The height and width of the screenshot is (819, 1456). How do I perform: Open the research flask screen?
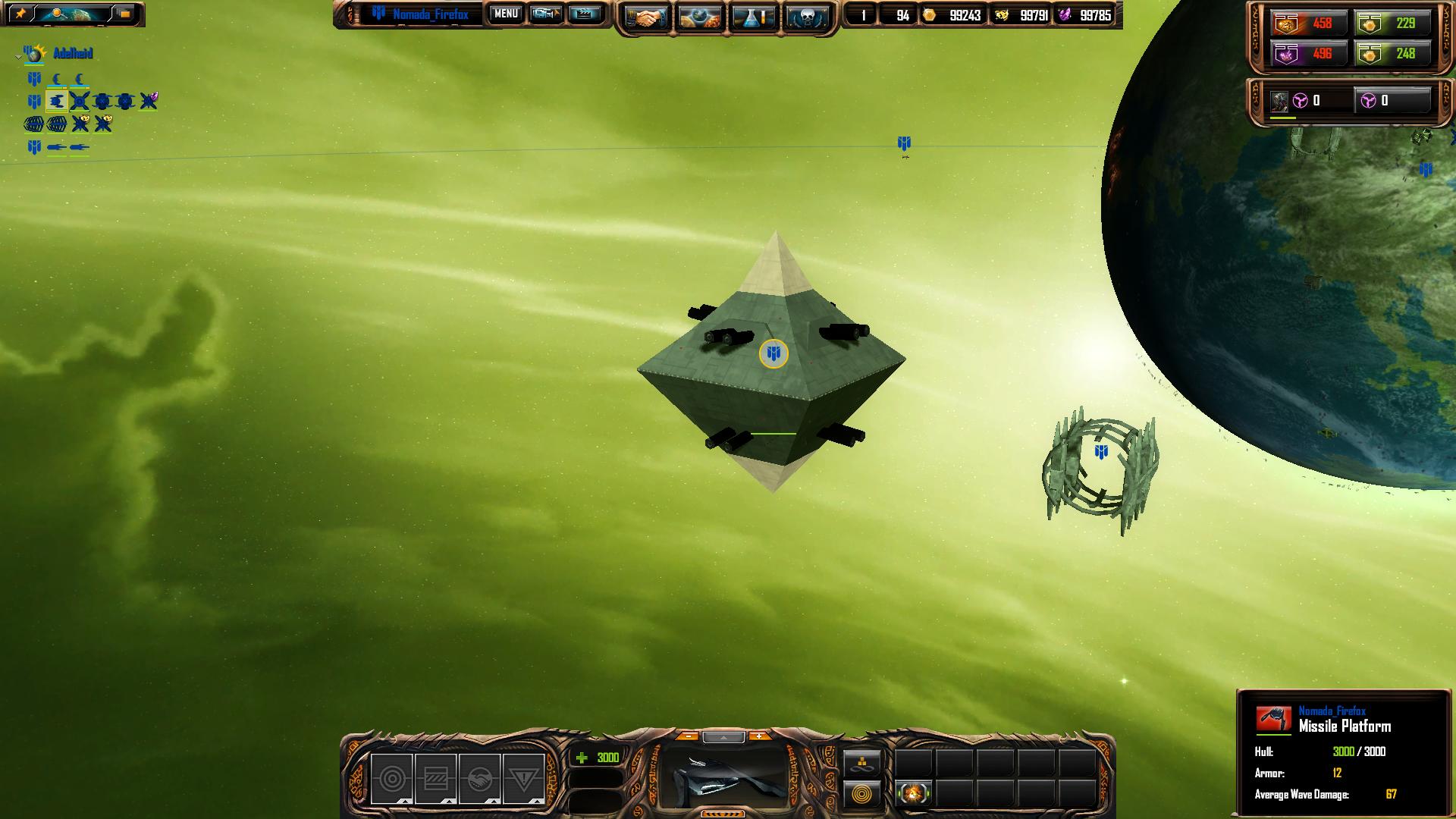[x=754, y=17]
